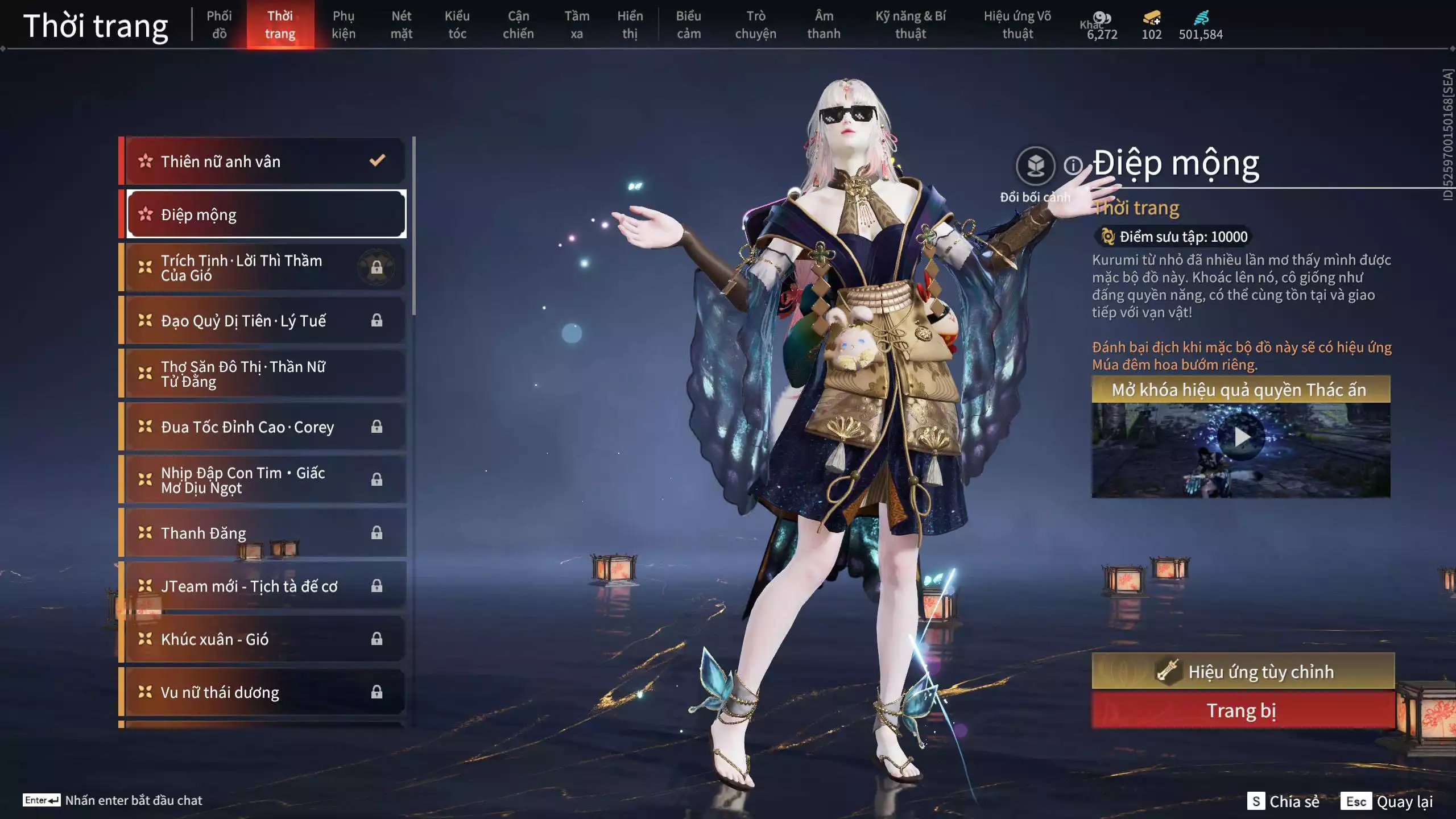This screenshot has height=819, width=1456.
Task: Equip the outfit with Trang bị
Action: tap(1243, 711)
